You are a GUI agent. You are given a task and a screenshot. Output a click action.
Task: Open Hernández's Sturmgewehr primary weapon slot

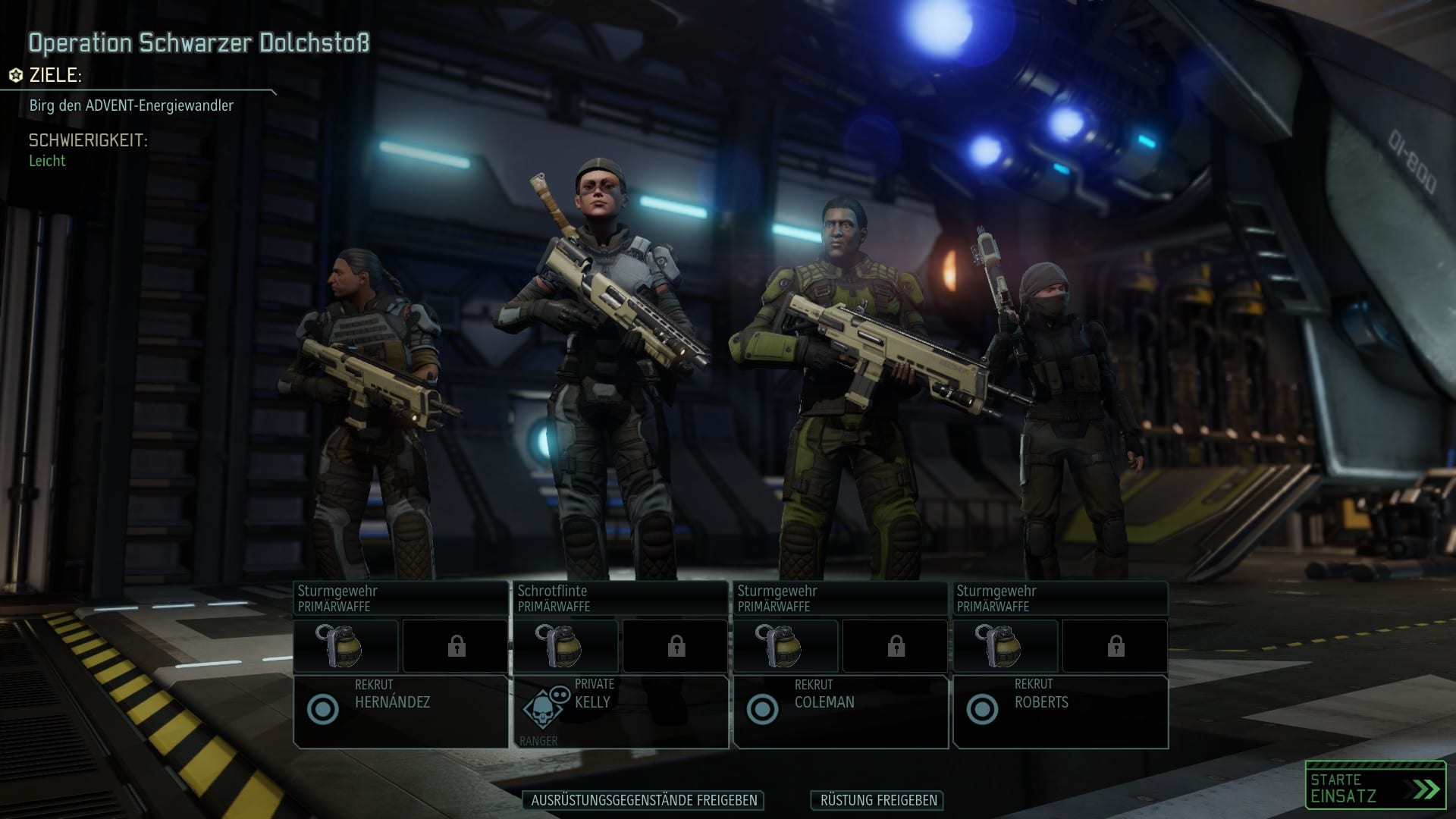400,598
